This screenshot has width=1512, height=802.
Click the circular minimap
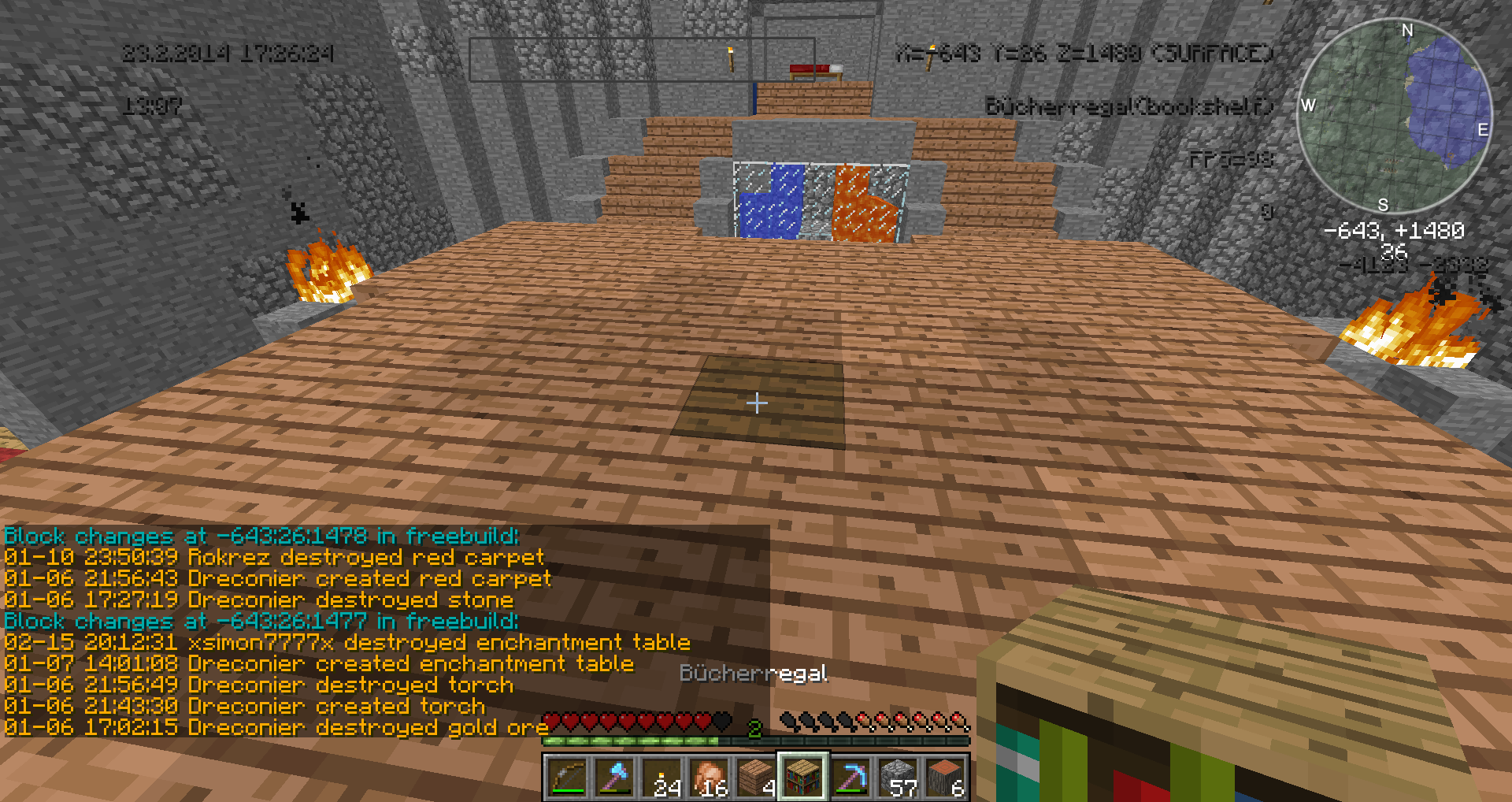1394,117
